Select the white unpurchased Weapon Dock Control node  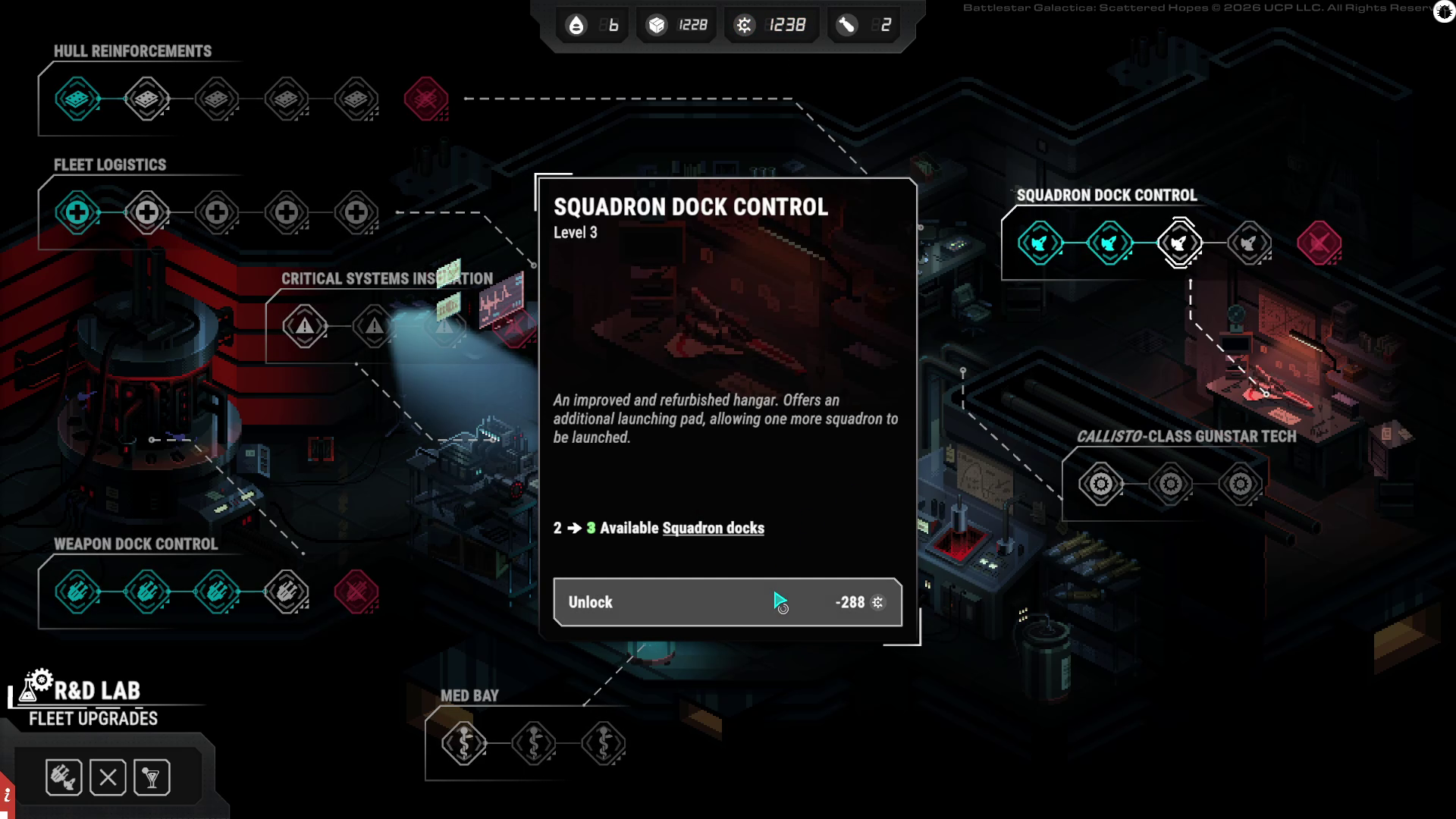(x=286, y=591)
